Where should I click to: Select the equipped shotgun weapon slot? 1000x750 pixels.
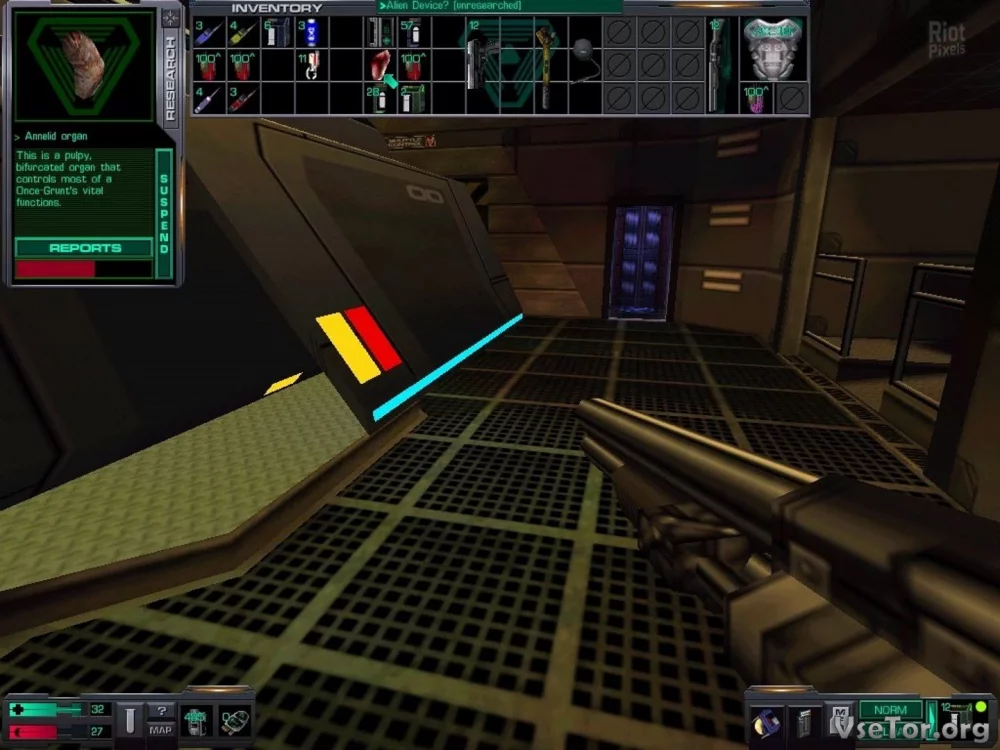point(716,63)
